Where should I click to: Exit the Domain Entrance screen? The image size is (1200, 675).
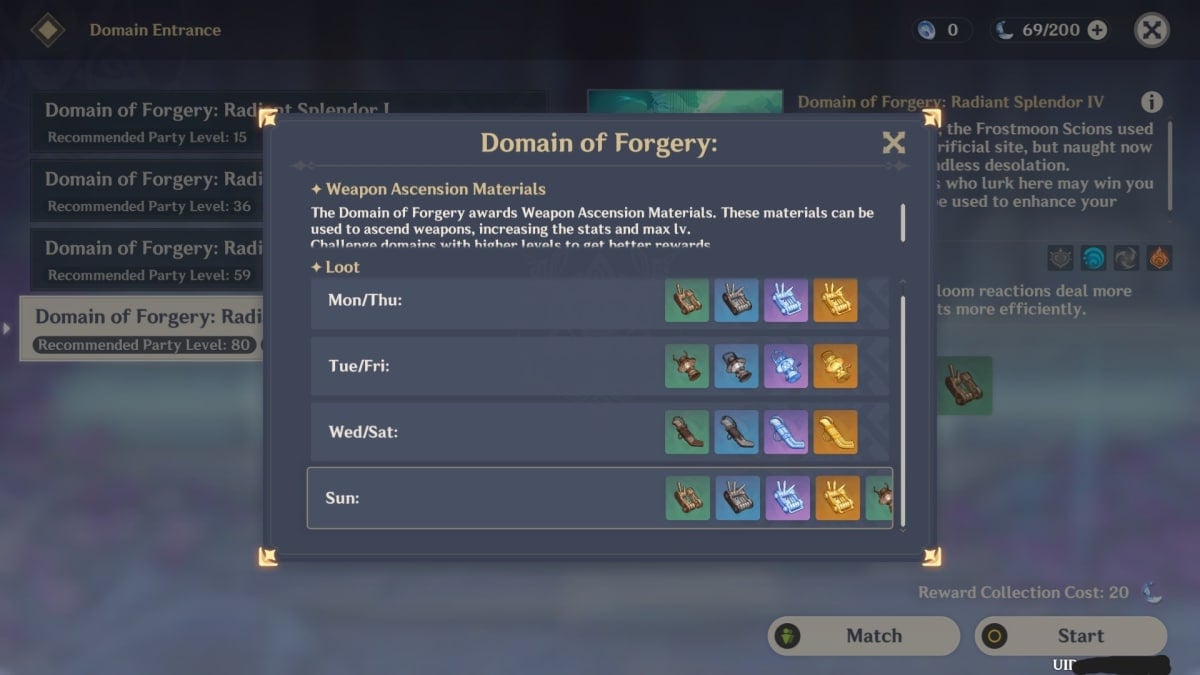click(x=1152, y=30)
